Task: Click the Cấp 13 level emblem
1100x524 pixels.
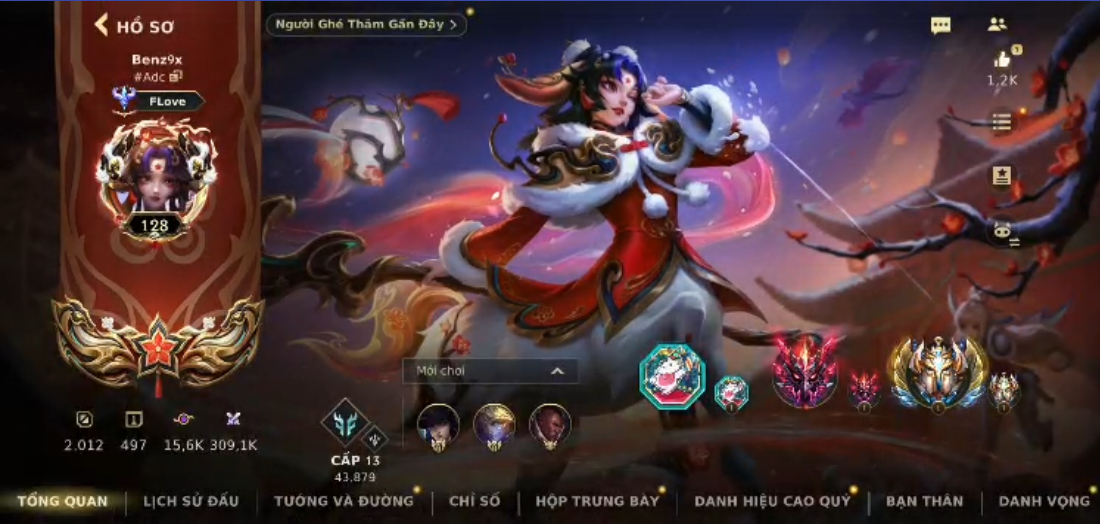Action: click(x=343, y=423)
